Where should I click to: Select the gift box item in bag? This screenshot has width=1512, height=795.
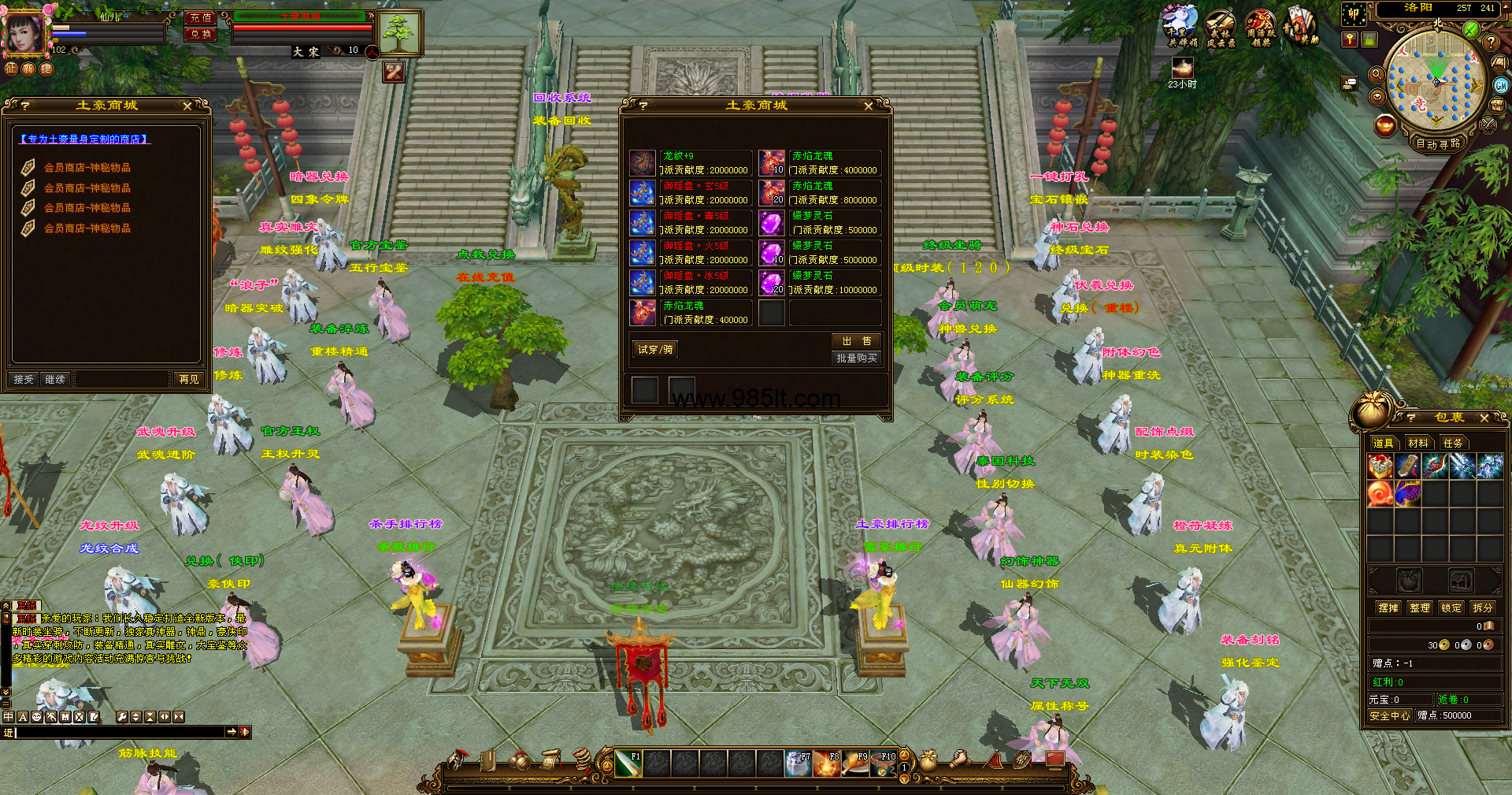pos(1380,466)
